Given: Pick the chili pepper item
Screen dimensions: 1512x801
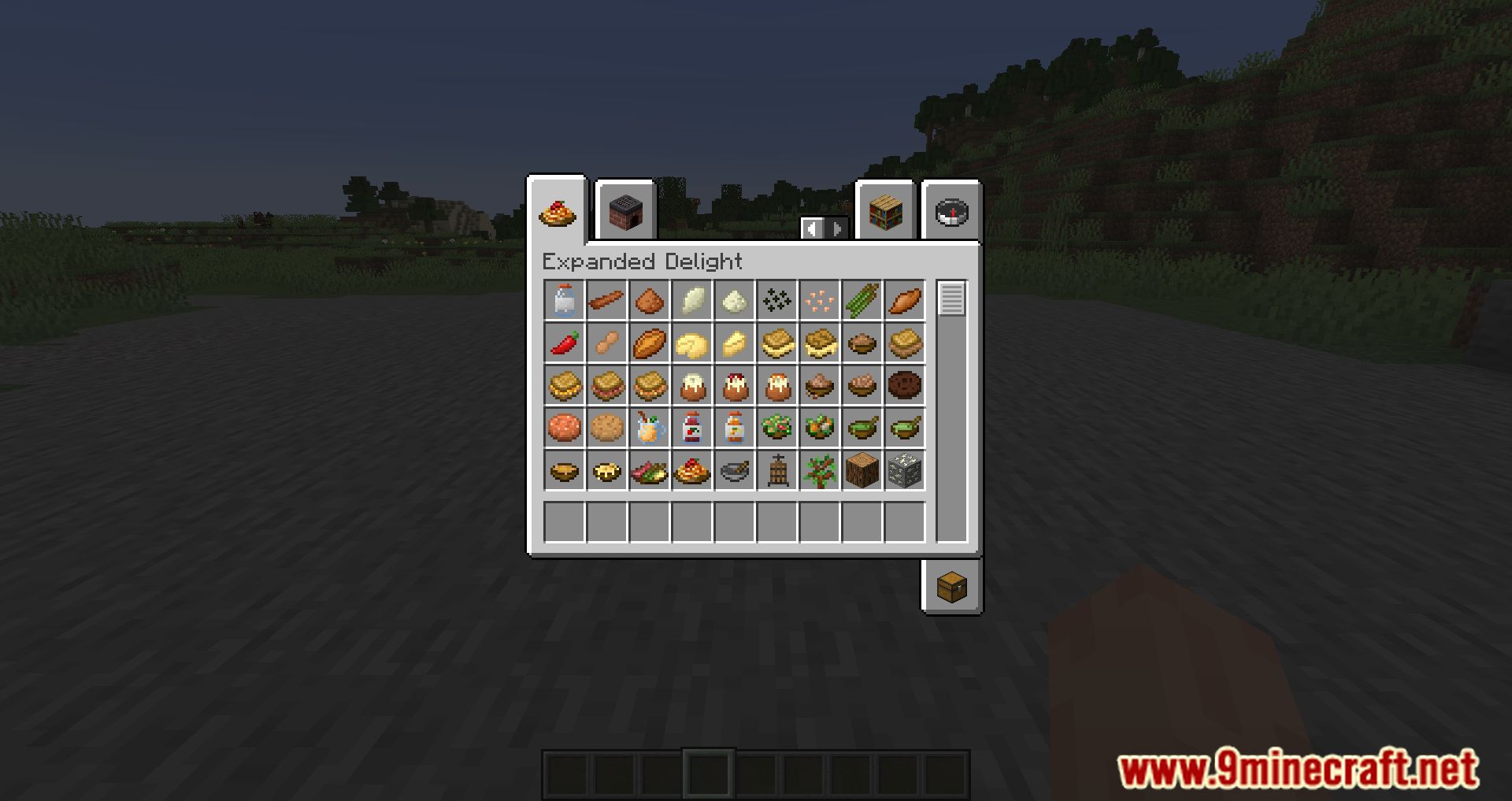Looking at the screenshot, I should pyautogui.click(x=564, y=343).
